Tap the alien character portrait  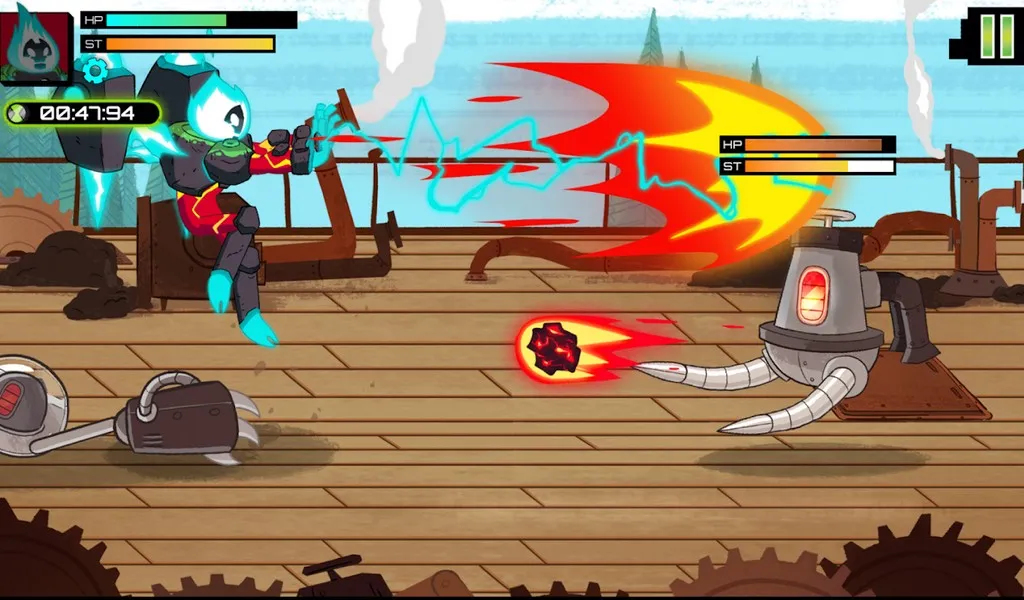click(35, 46)
